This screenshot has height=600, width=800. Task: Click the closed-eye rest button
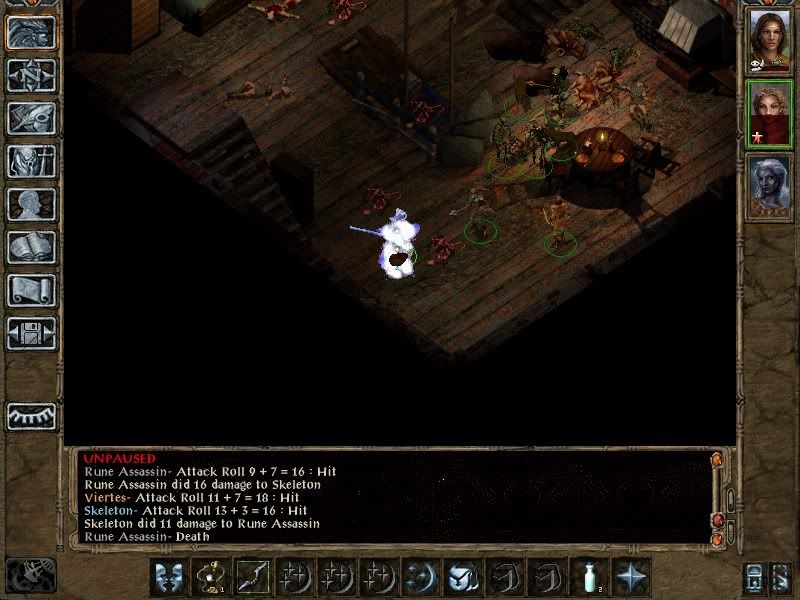(31, 416)
